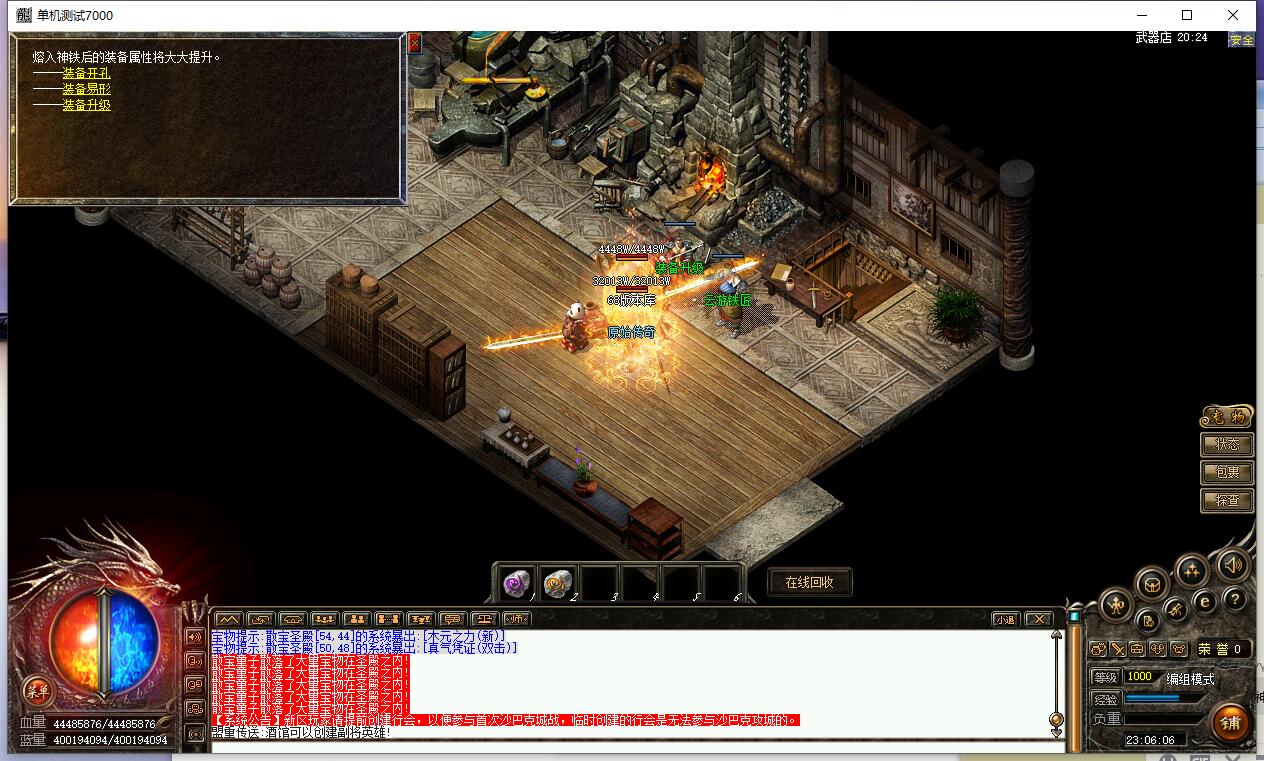The height and width of the screenshot is (761, 1264).
Task: Click the chat message input field
Action: (x=630, y=746)
